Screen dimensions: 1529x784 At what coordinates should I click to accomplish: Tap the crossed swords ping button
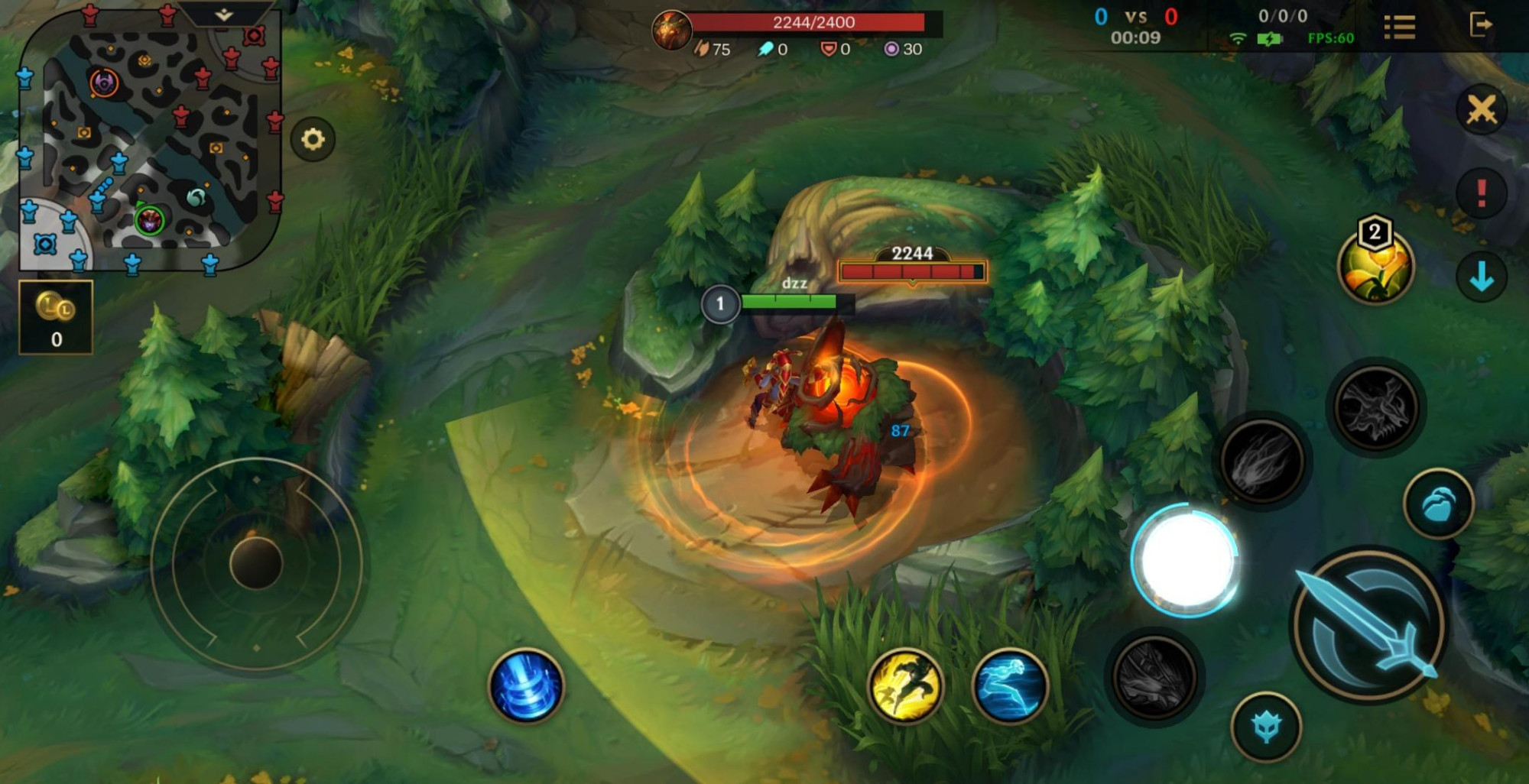1481,109
